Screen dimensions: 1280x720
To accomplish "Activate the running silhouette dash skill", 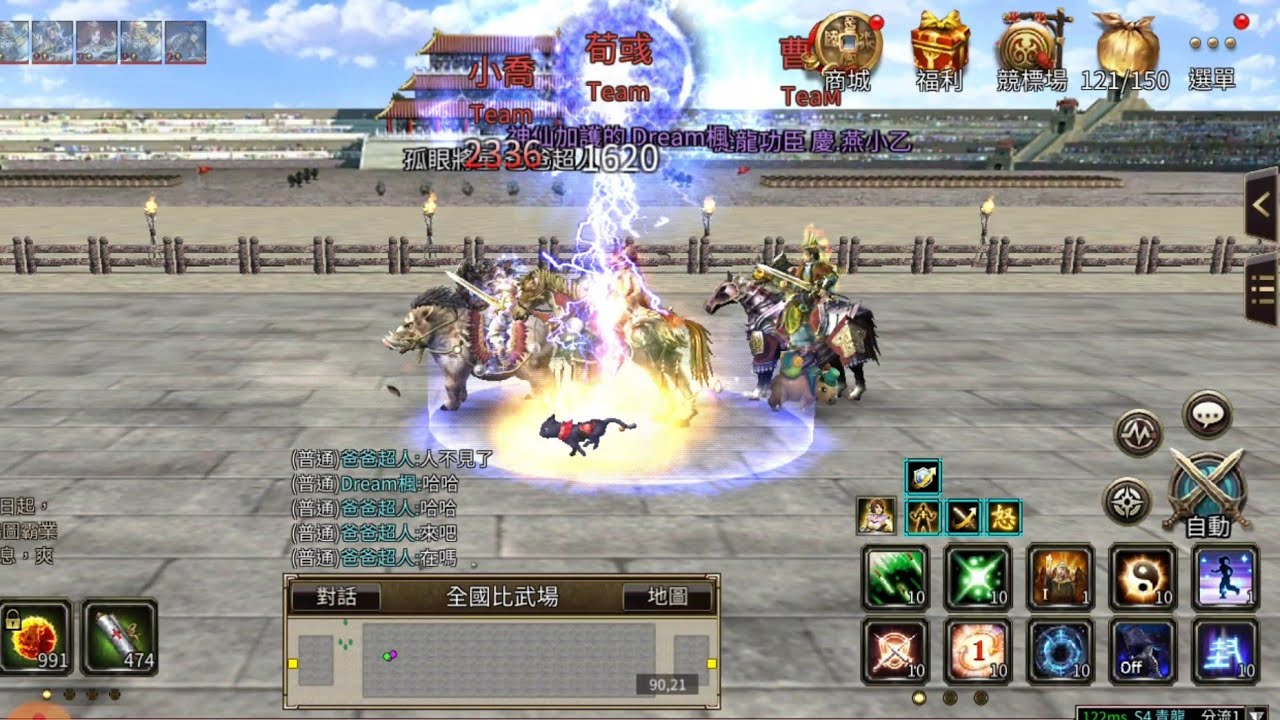I will (x=1225, y=578).
